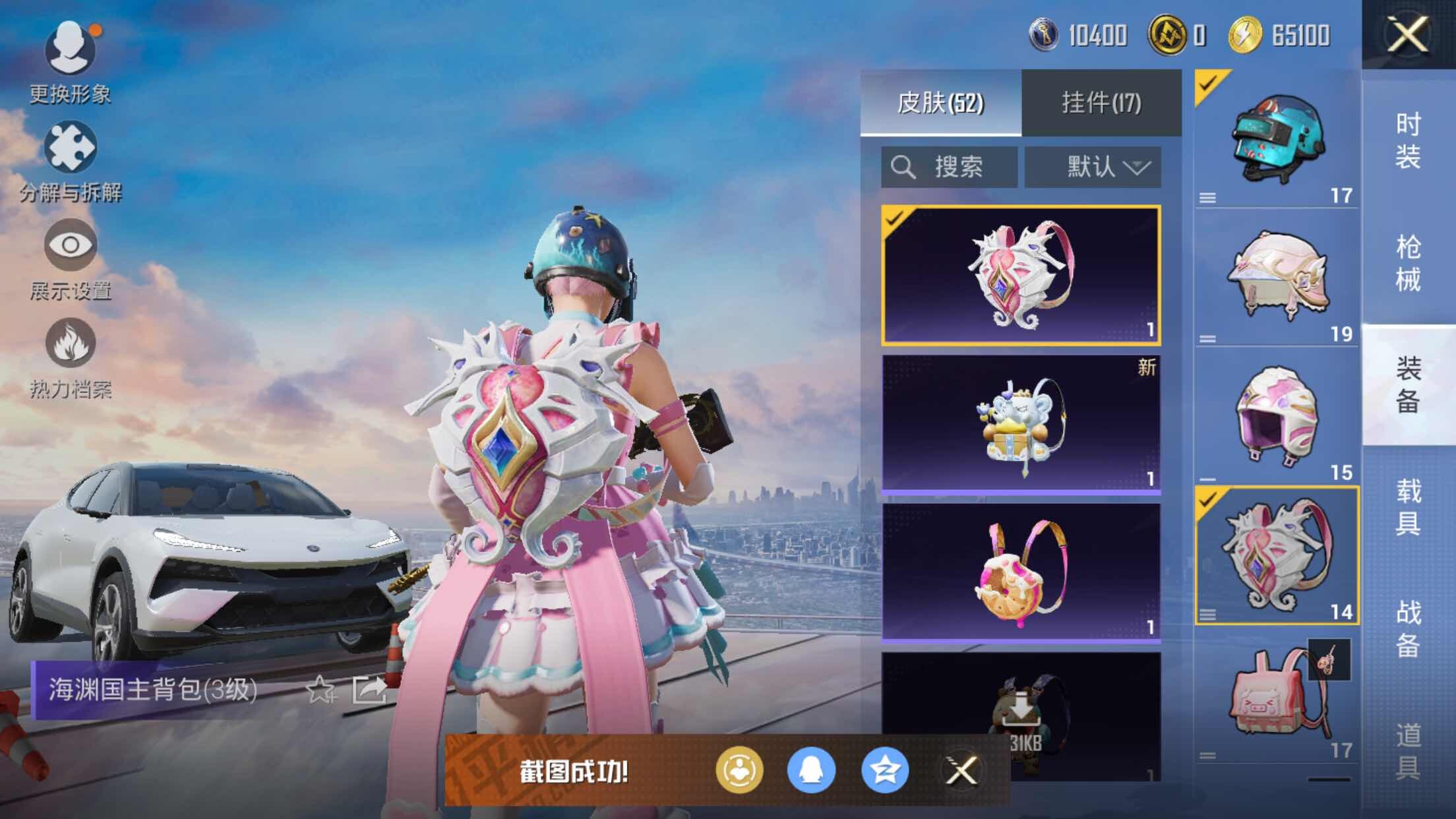Open 展示设置 eye icon
Image resolution: width=1456 pixels, height=819 pixels.
click(70, 258)
